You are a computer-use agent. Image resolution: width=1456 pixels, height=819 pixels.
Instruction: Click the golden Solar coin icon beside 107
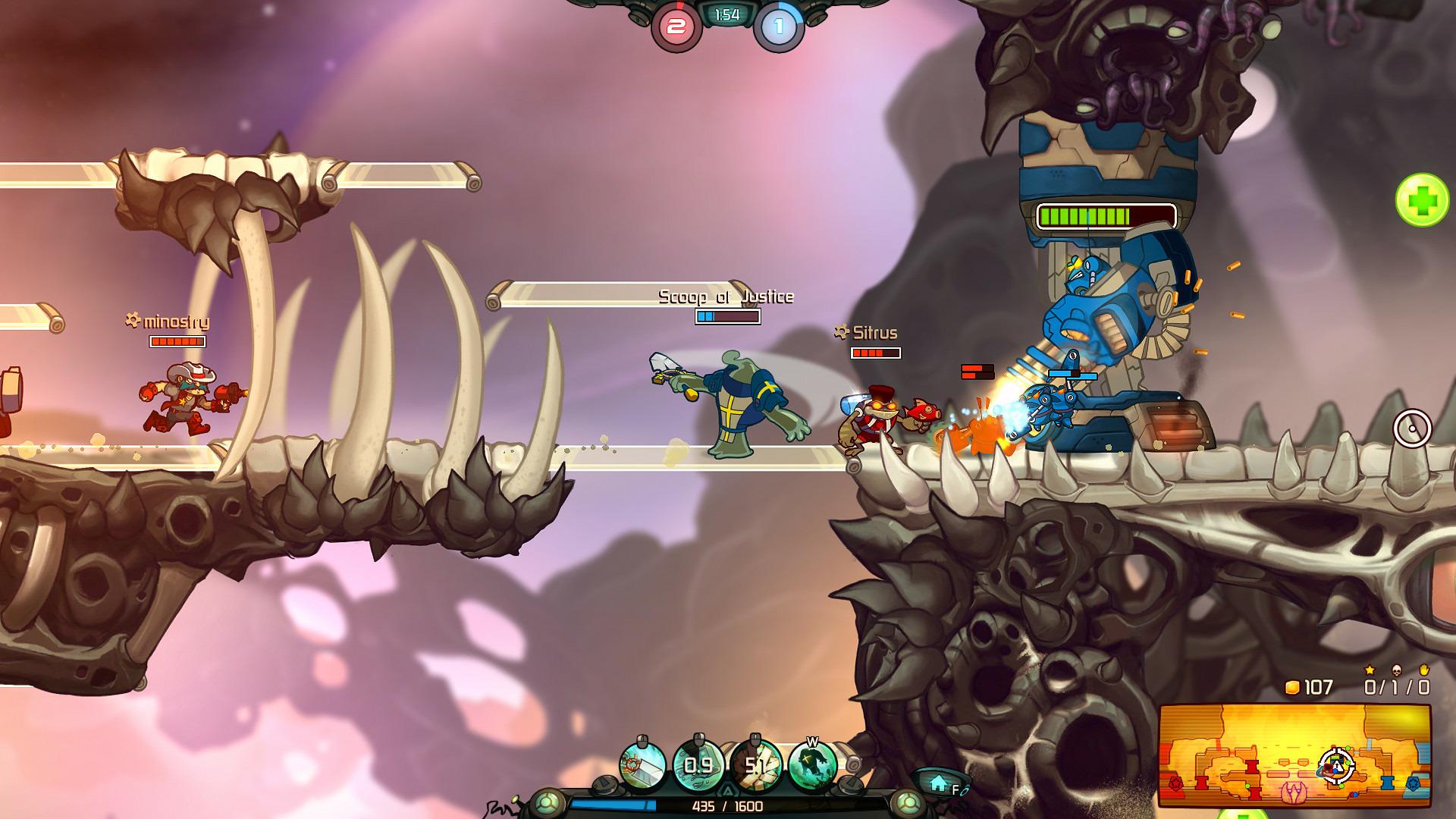pos(1291,687)
